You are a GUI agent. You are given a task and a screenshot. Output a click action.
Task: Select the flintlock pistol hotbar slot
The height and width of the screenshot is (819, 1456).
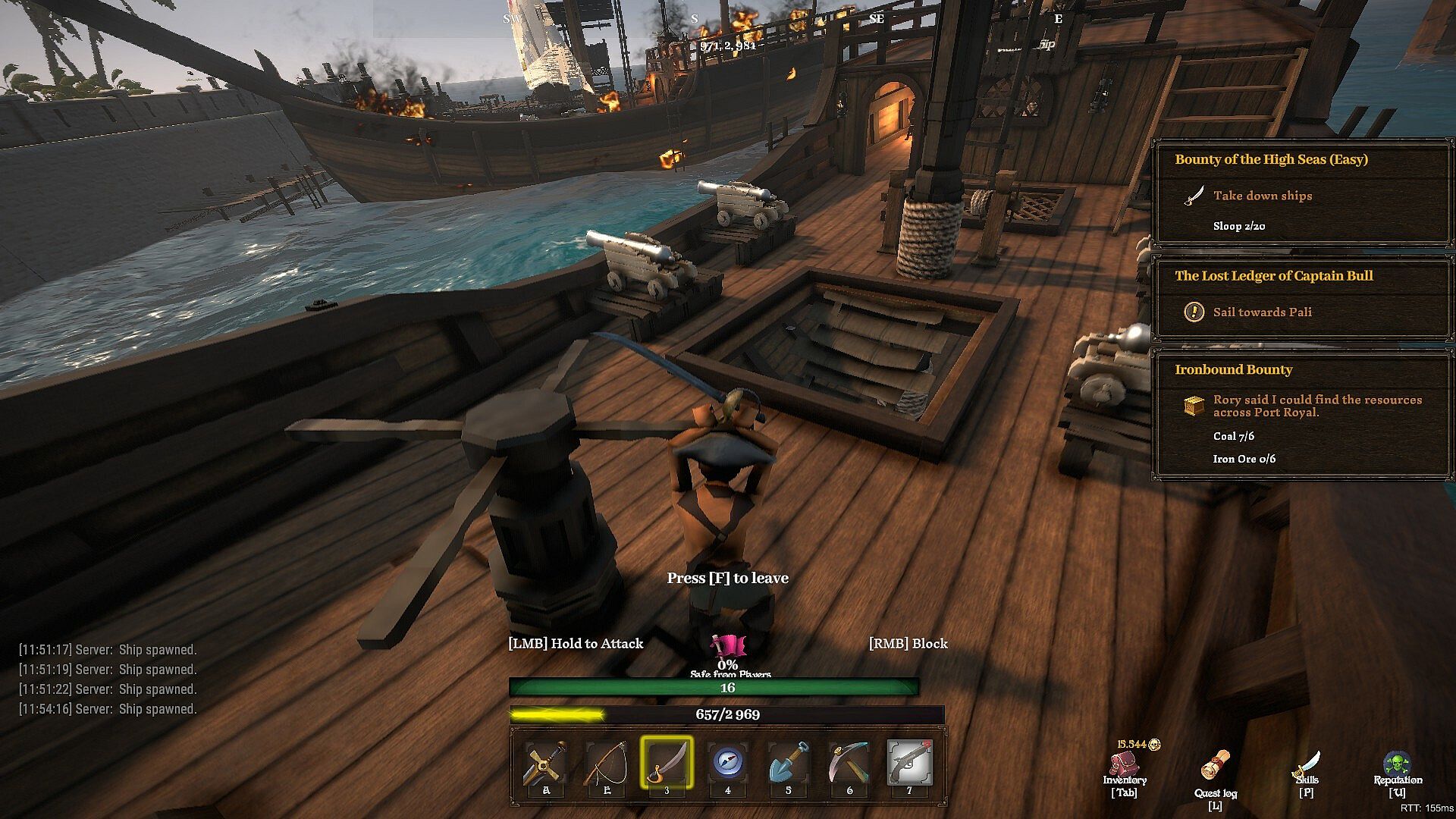pos(909,763)
